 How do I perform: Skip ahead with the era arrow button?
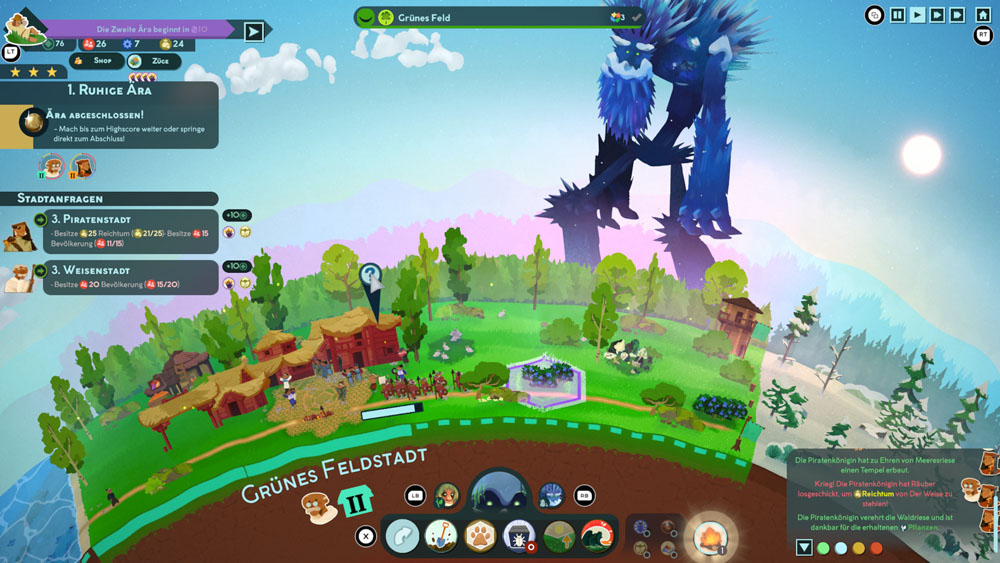pyautogui.click(x=254, y=31)
